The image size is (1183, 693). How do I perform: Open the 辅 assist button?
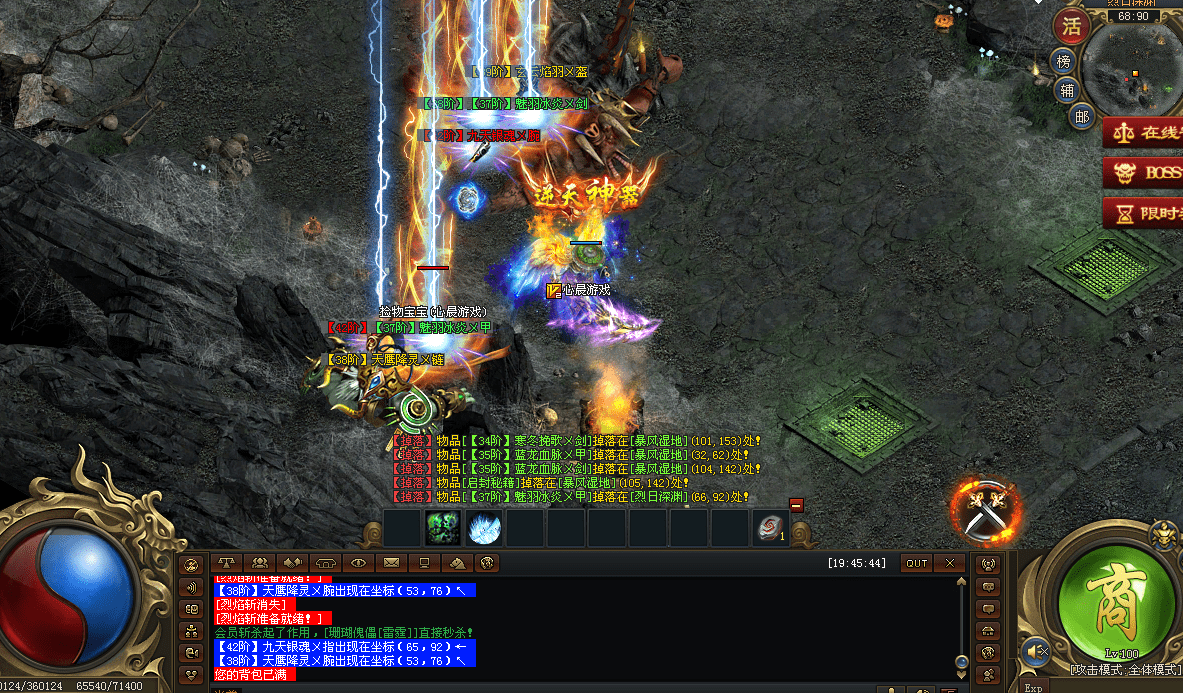(1069, 90)
